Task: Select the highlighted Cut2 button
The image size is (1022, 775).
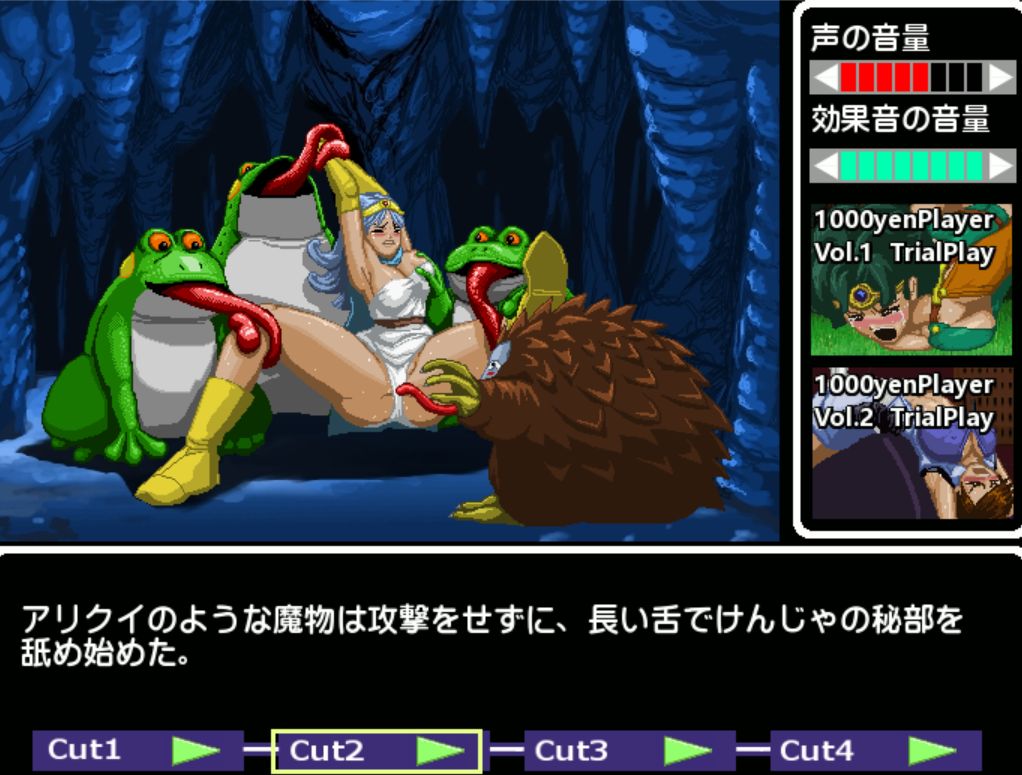Action: [x=377, y=750]
